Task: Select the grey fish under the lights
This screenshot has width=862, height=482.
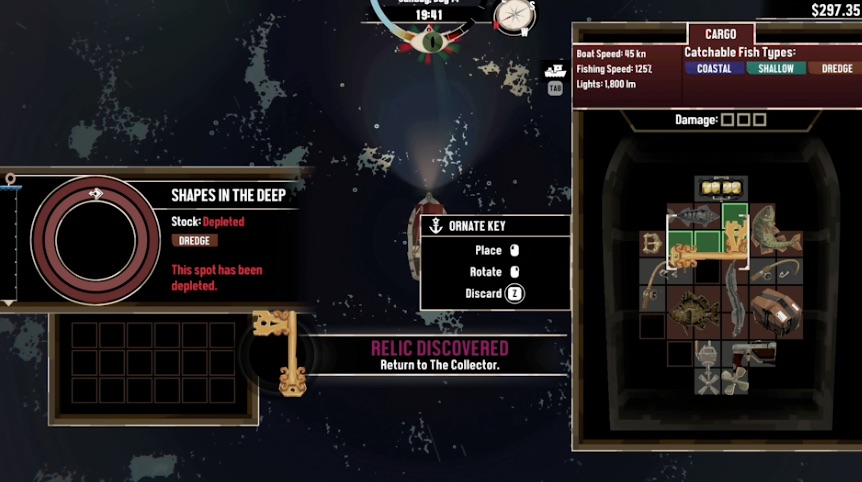Action: click(693, 215)
